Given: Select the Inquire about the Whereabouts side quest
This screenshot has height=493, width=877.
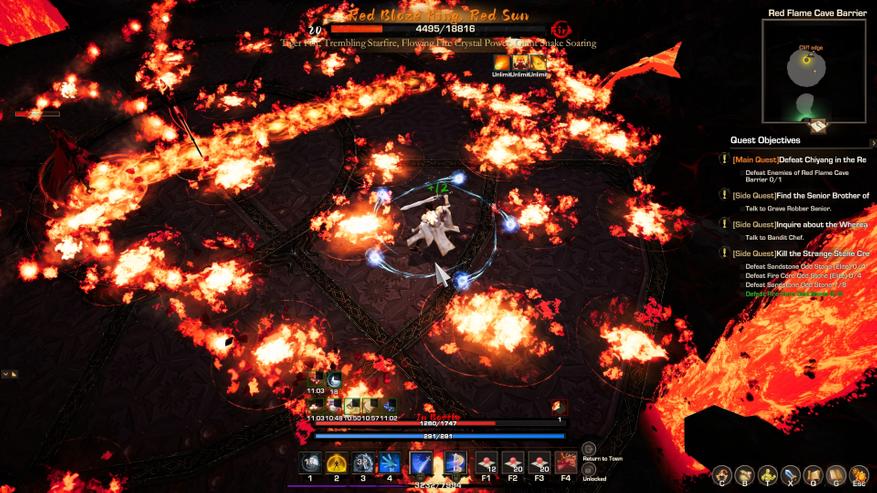Looking at the screenshot, I should 799,225.
